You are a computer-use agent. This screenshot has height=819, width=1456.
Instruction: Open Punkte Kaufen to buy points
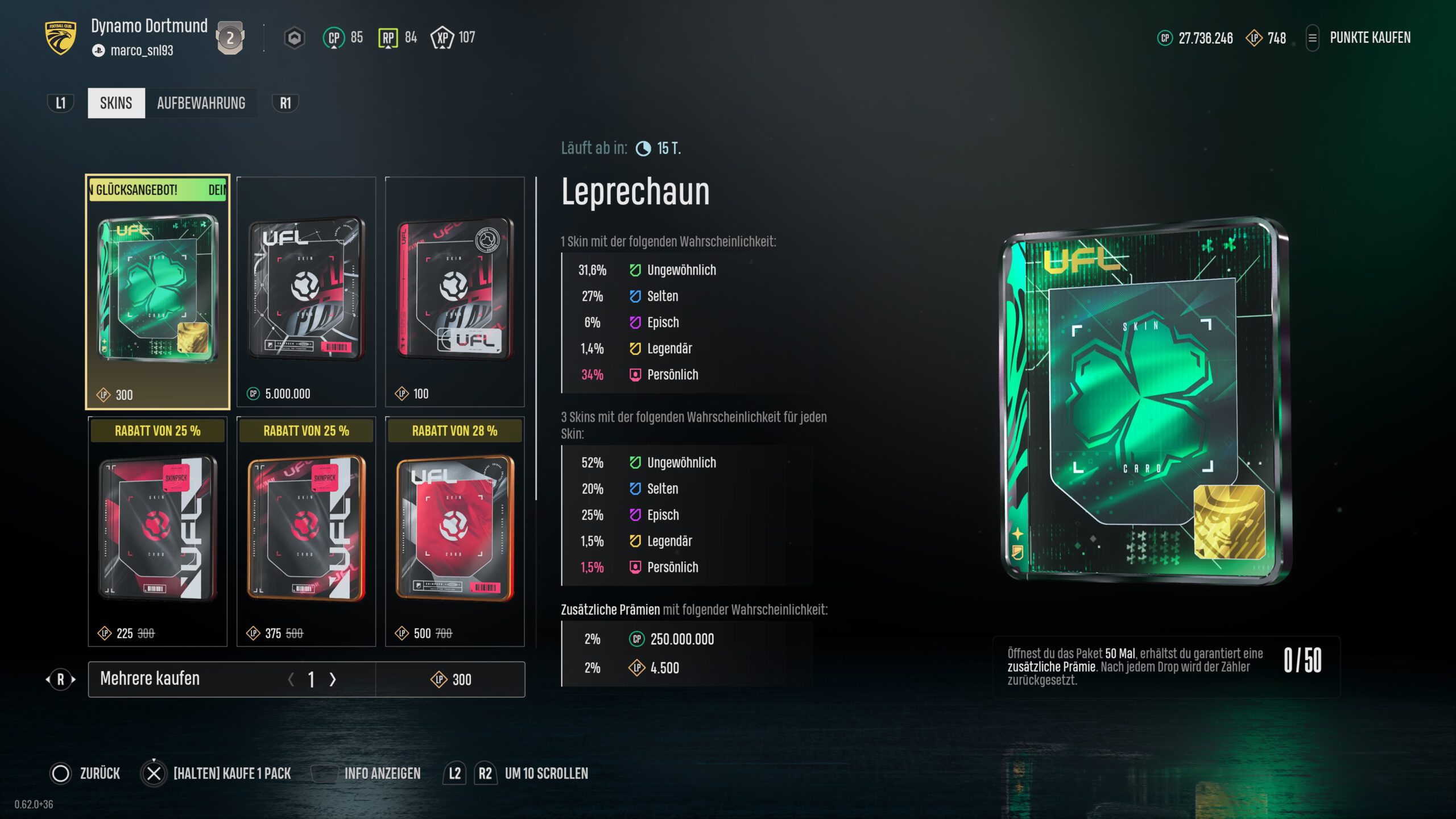[1370, 38]
